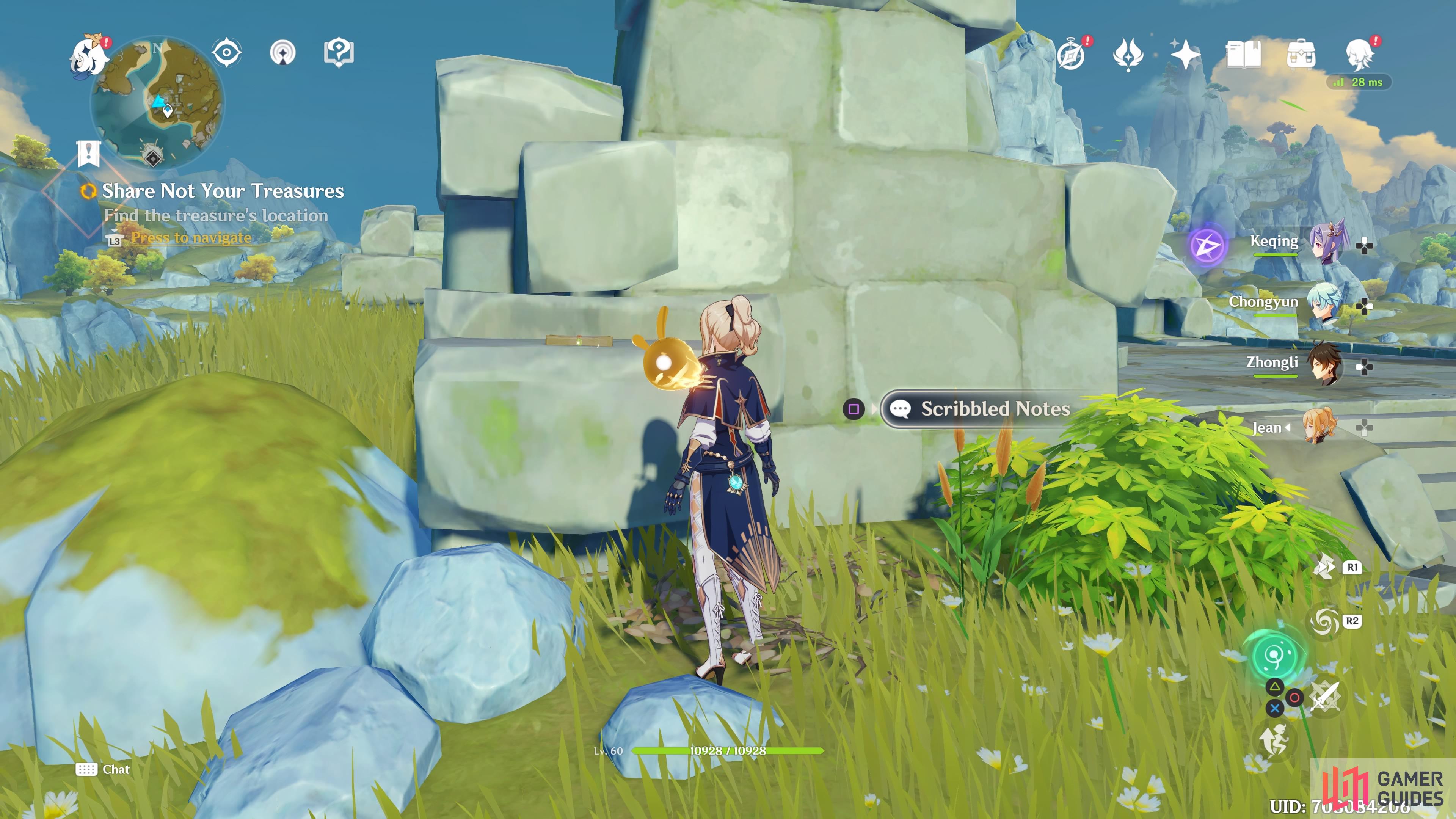Open the wish four-point star icon

(1185, 54)
